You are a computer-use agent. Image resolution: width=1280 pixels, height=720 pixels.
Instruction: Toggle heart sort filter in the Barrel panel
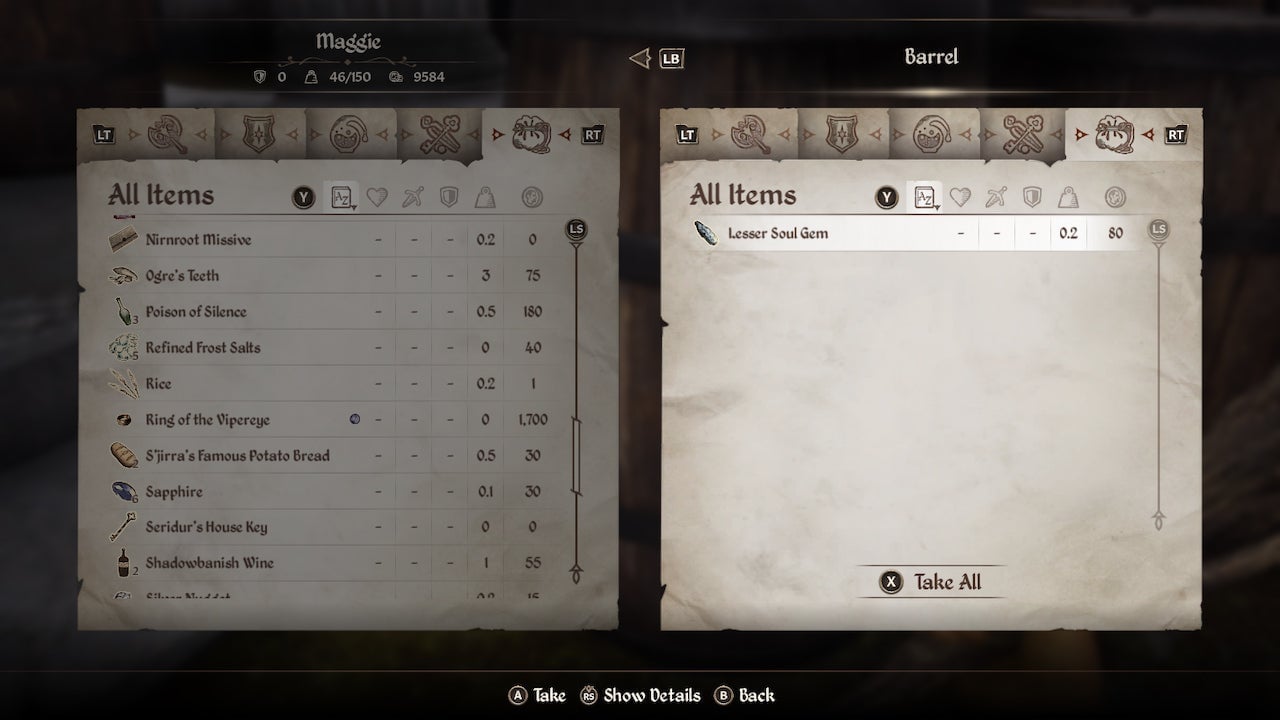pos(959,197)
